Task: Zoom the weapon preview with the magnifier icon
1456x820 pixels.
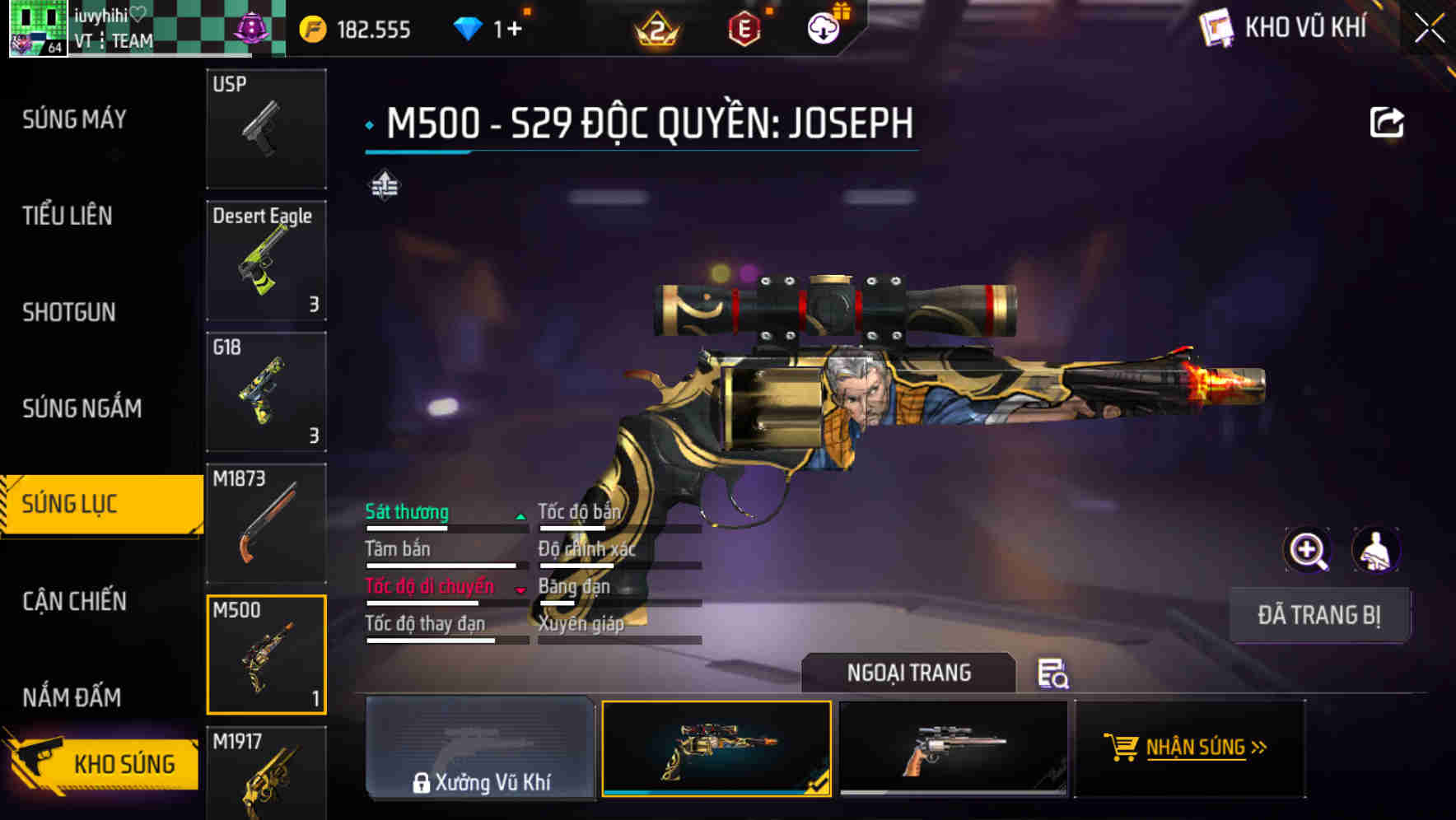Action: pyautogui.click(x=1306, y=550)
